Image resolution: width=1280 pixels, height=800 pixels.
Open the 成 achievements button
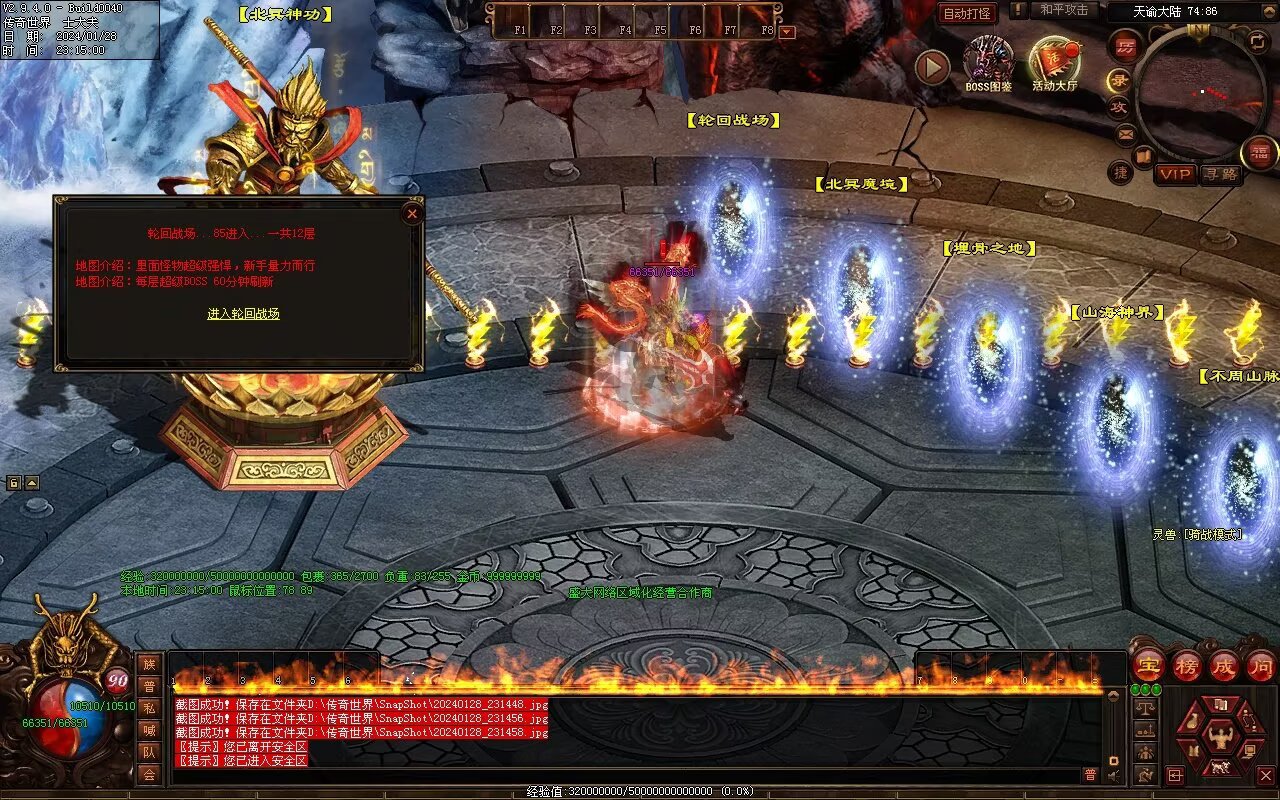click(x=1224, y=665)
